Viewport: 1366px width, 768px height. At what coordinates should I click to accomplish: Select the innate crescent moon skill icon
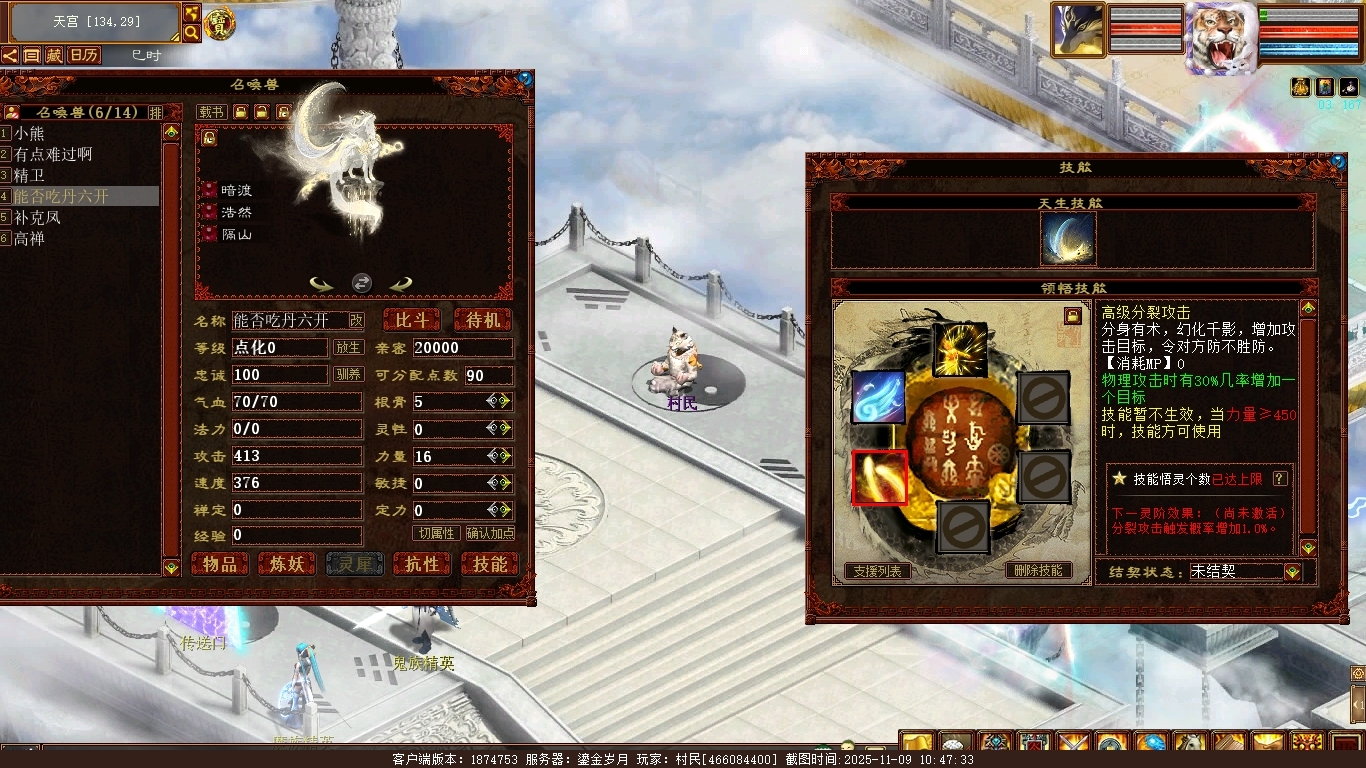[1068, 238]
